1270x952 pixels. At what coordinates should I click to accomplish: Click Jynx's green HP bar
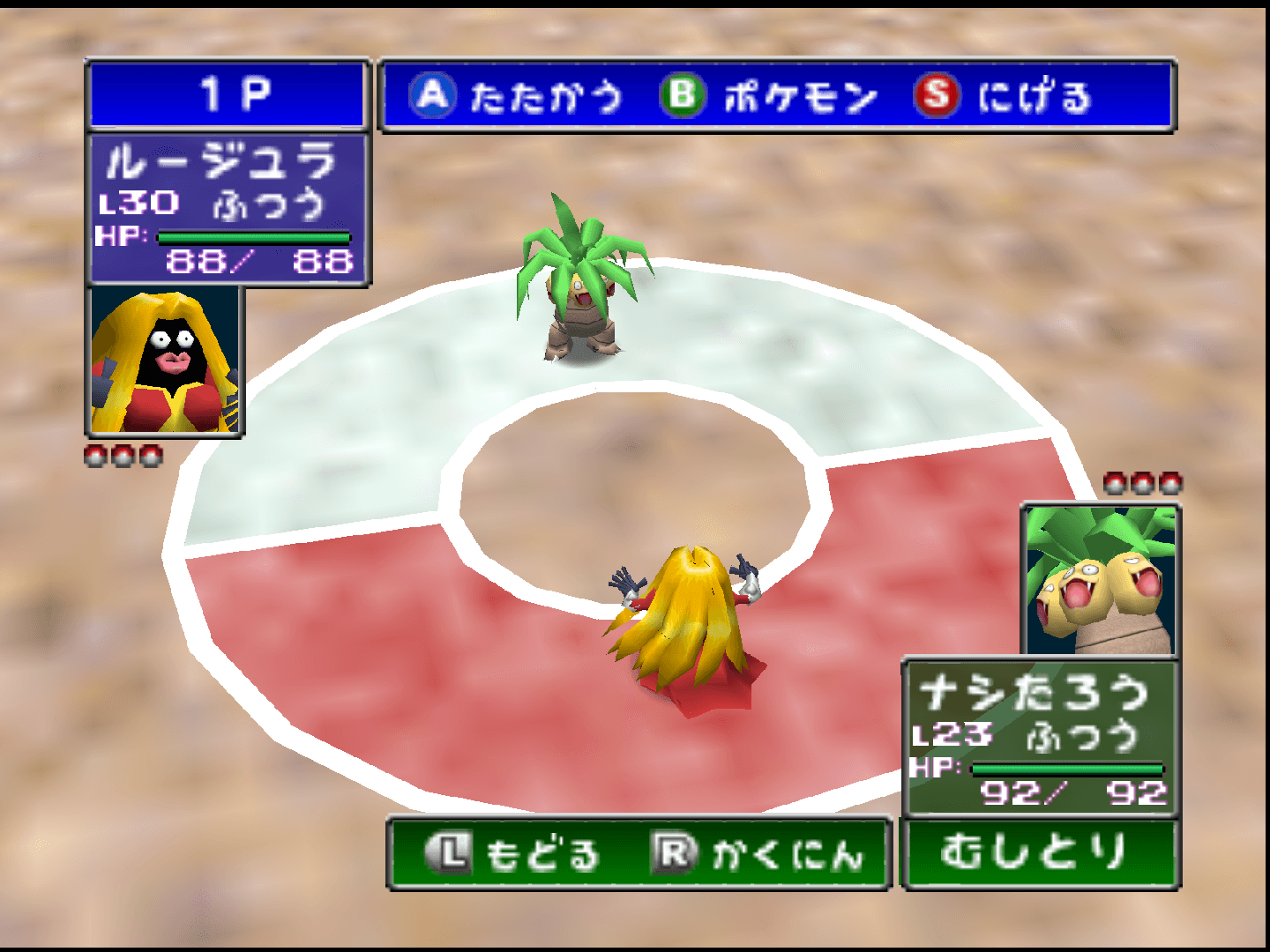251,236
